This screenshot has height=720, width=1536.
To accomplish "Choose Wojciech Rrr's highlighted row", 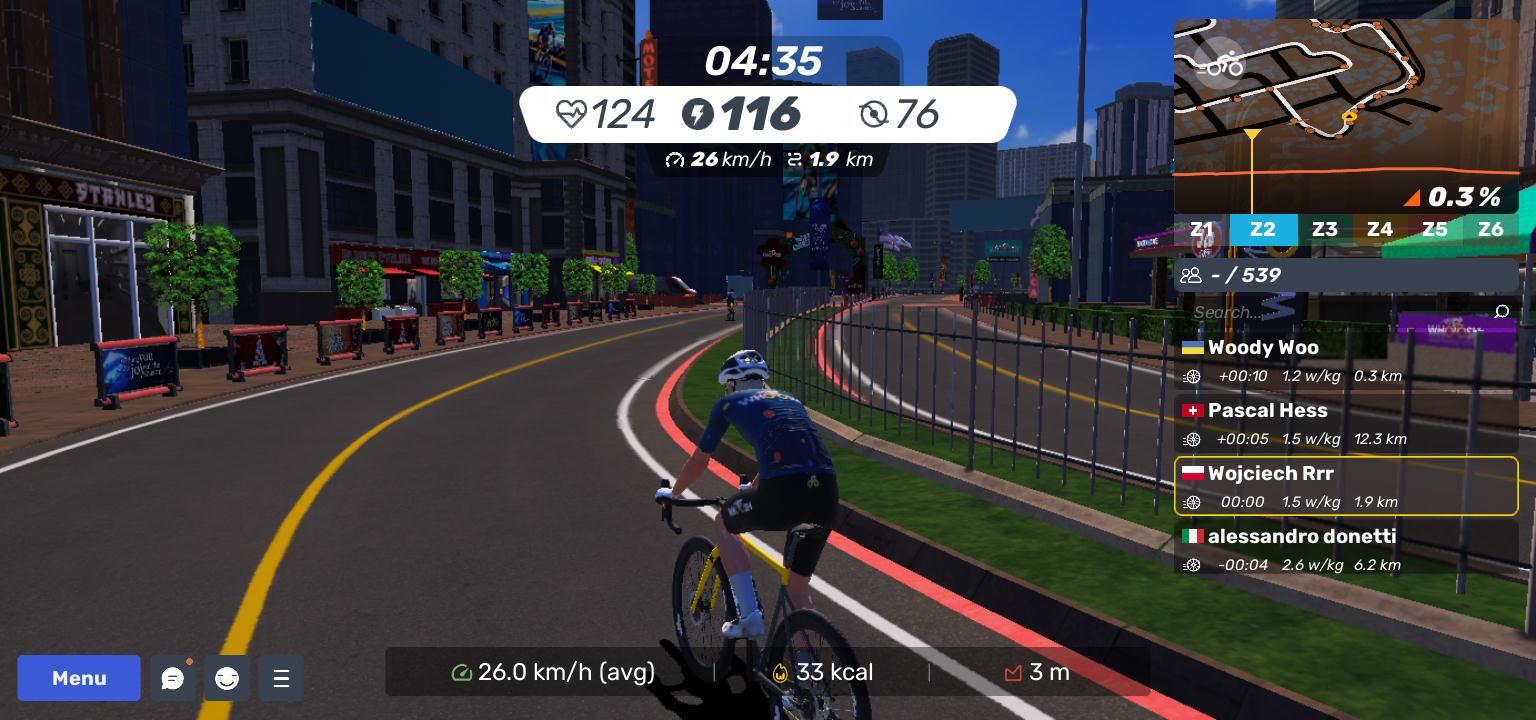I will click(1346, 487).
